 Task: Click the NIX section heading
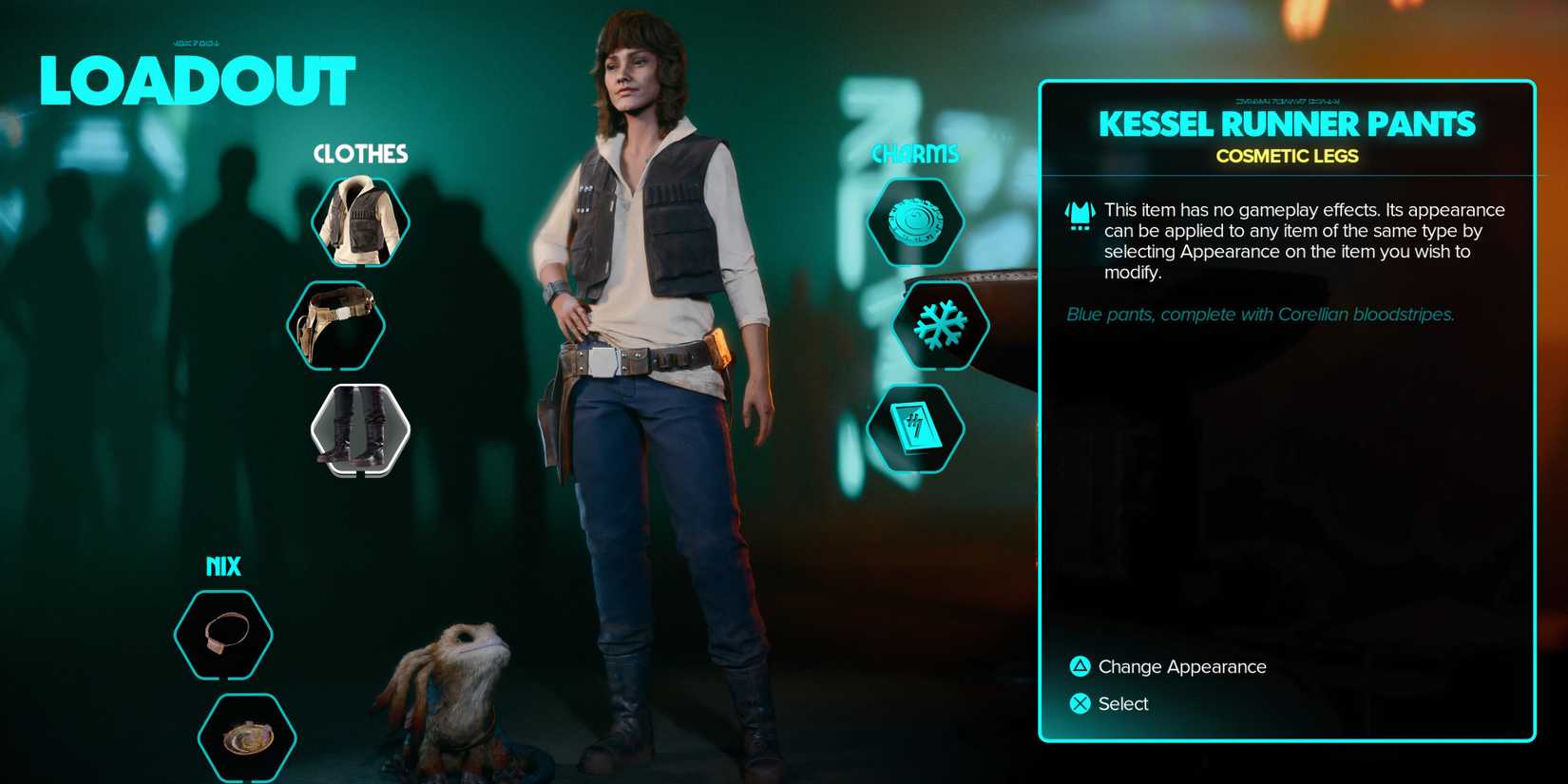(223, 565)
